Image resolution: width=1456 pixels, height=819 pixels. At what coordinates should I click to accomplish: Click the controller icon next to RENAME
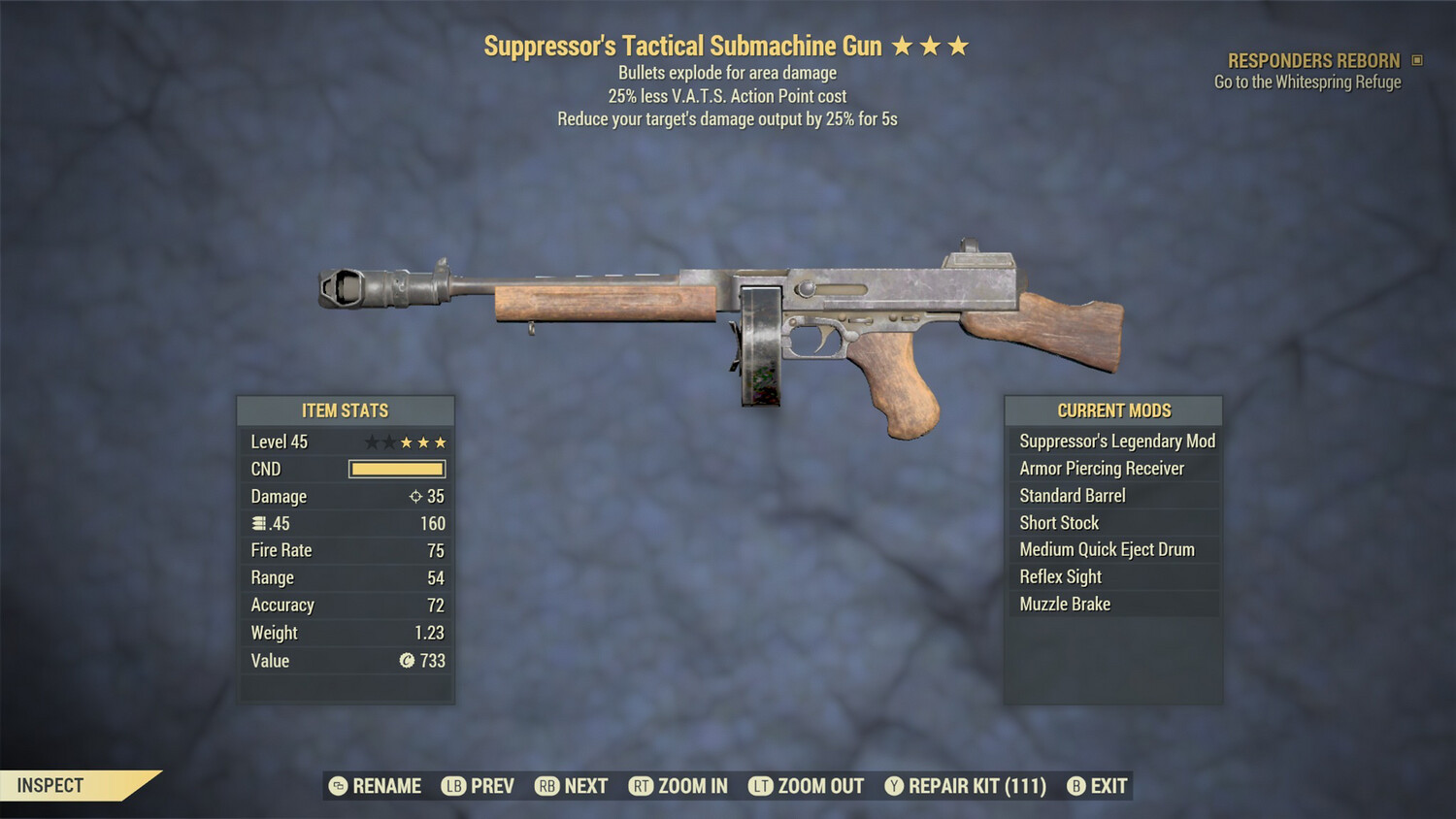(337, 786)
